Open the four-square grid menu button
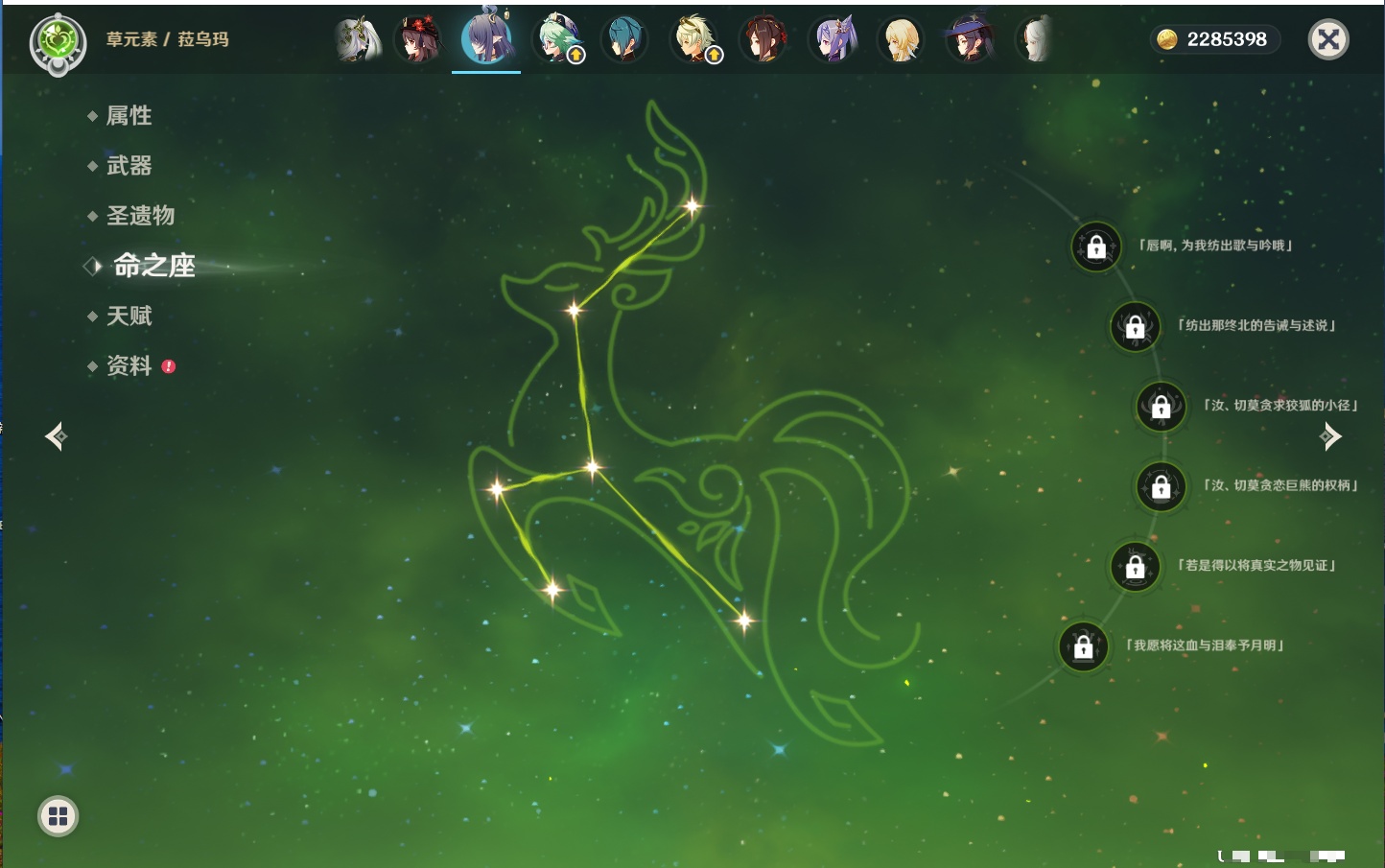This screenshot has height=868, width=1385. (x=58, y=816)
